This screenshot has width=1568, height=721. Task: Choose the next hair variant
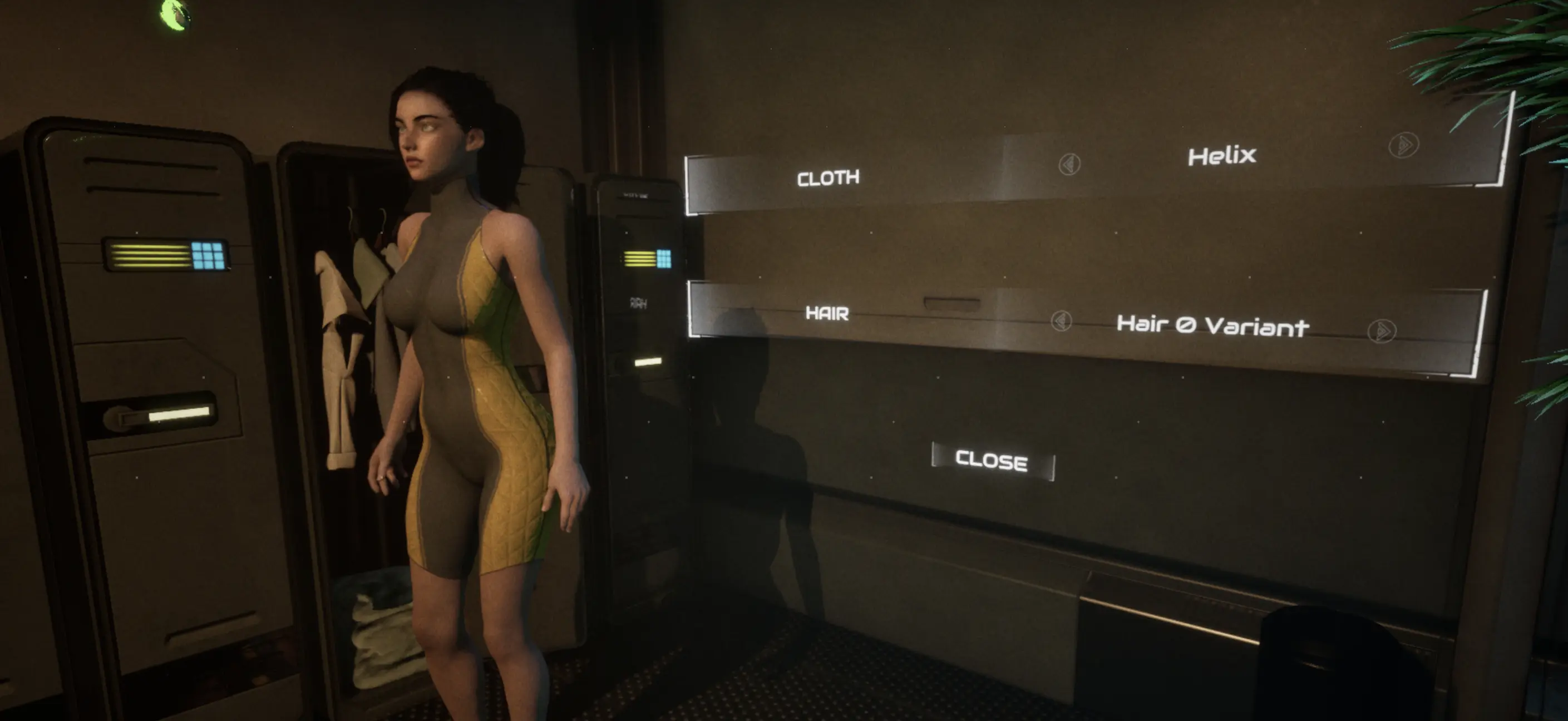(1381, 331)
